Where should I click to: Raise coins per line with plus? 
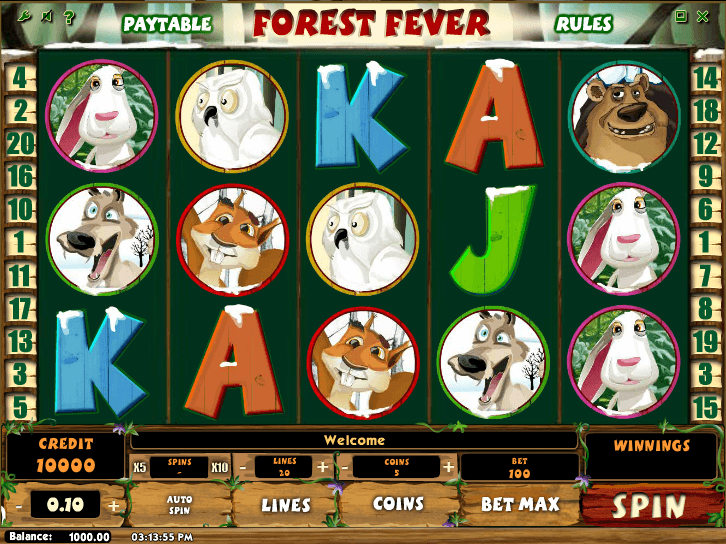[448, 467]
